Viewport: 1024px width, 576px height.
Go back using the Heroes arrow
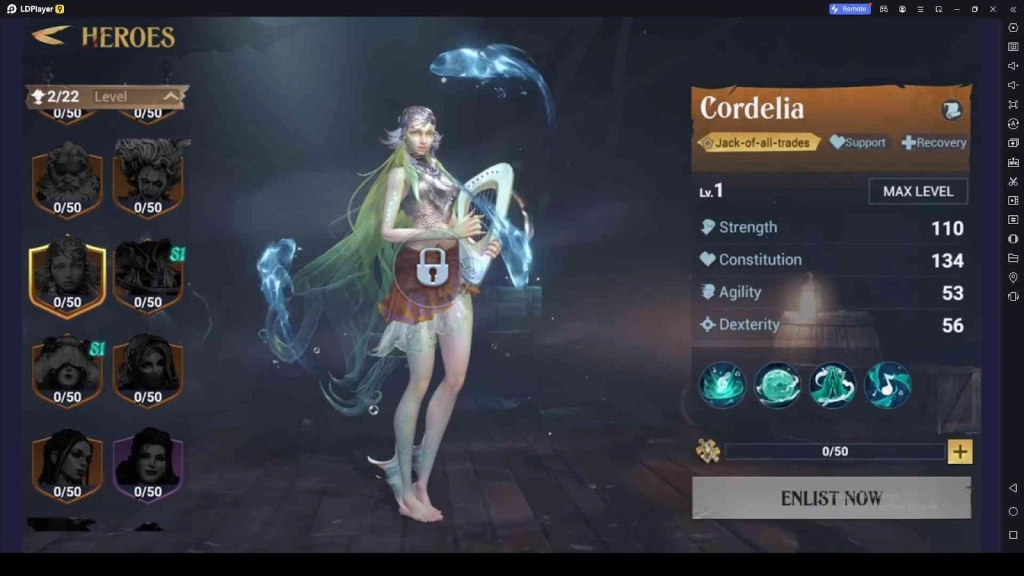(49, 36)
